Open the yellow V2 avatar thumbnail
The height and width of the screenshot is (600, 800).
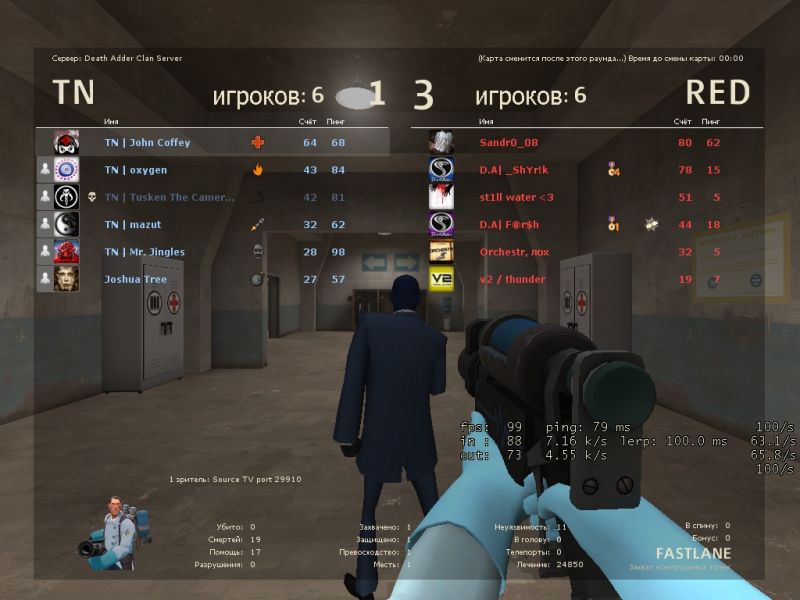point(441,279)
